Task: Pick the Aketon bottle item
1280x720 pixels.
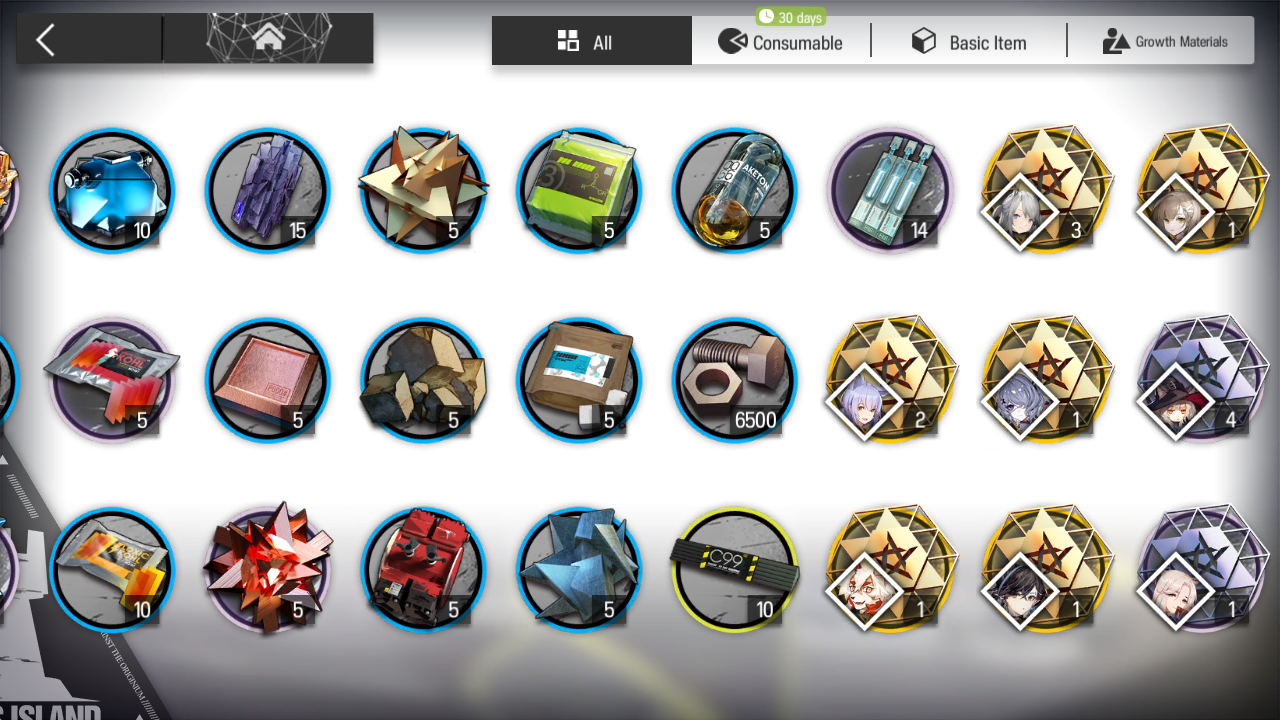Action: tap(735, 190)
